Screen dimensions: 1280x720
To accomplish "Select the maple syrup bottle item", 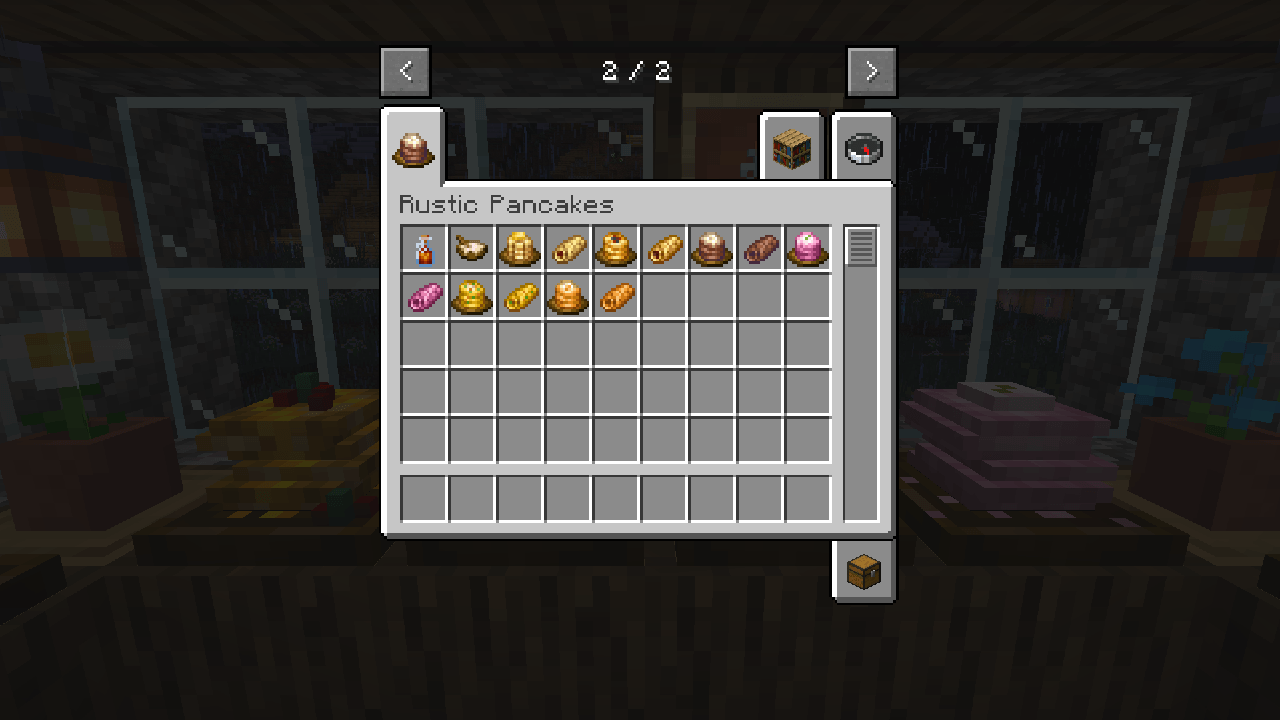I will [423, 248].
